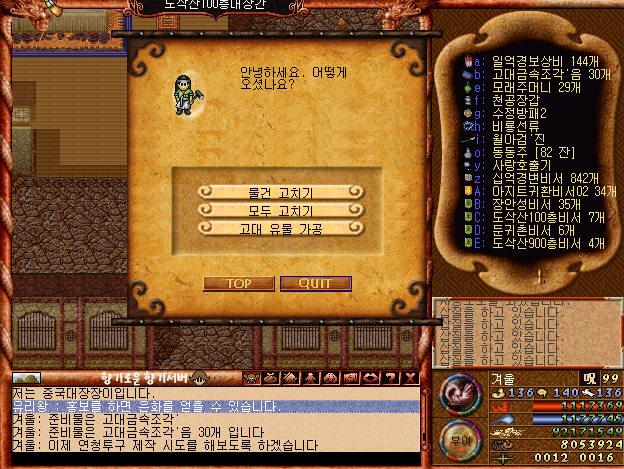This screenshot has height=469, width=624.
Task: Quit the blacksmith dialog
Action: [315, 283]
